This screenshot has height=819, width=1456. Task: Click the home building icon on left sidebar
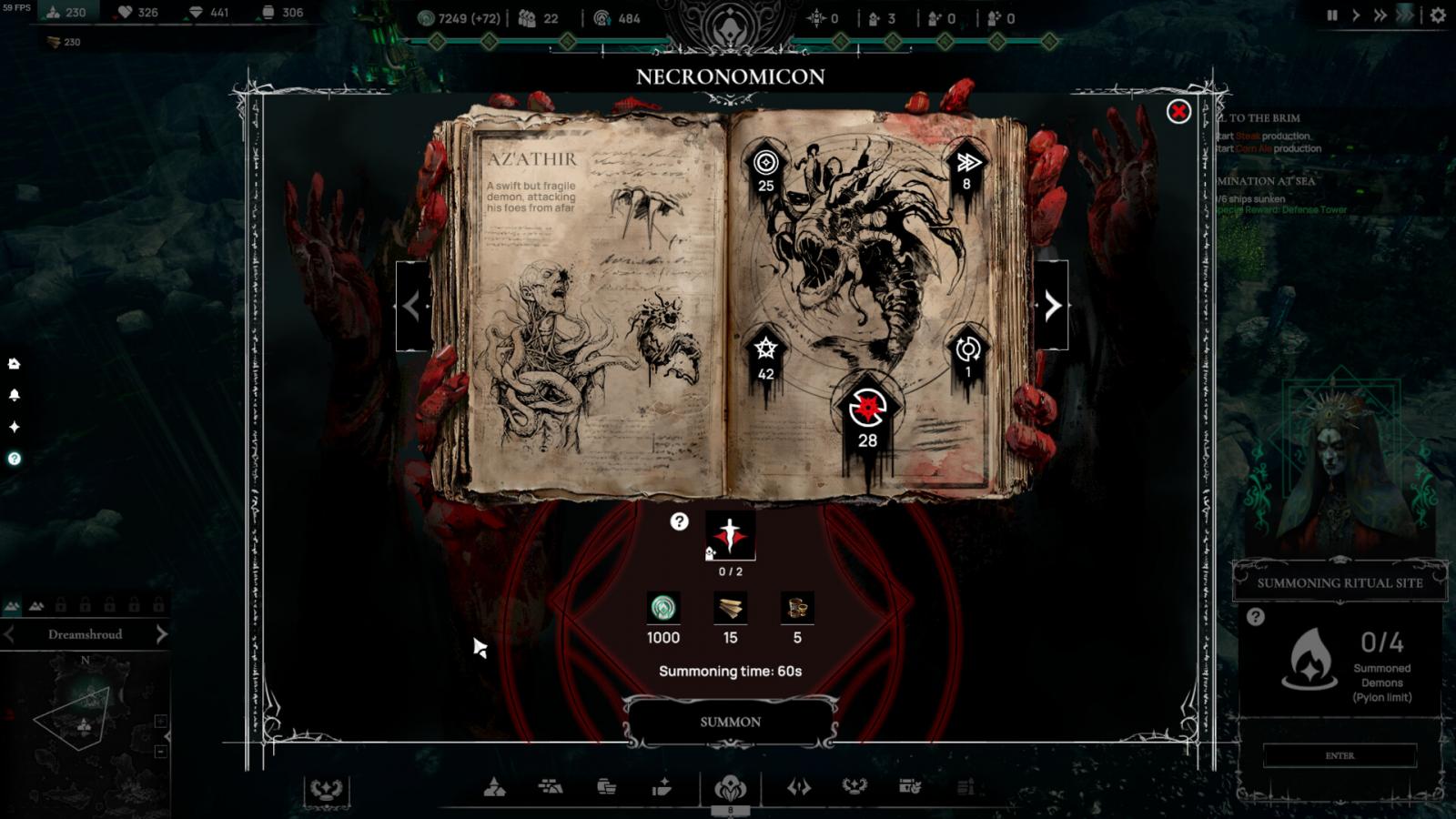tap(14, 364)
